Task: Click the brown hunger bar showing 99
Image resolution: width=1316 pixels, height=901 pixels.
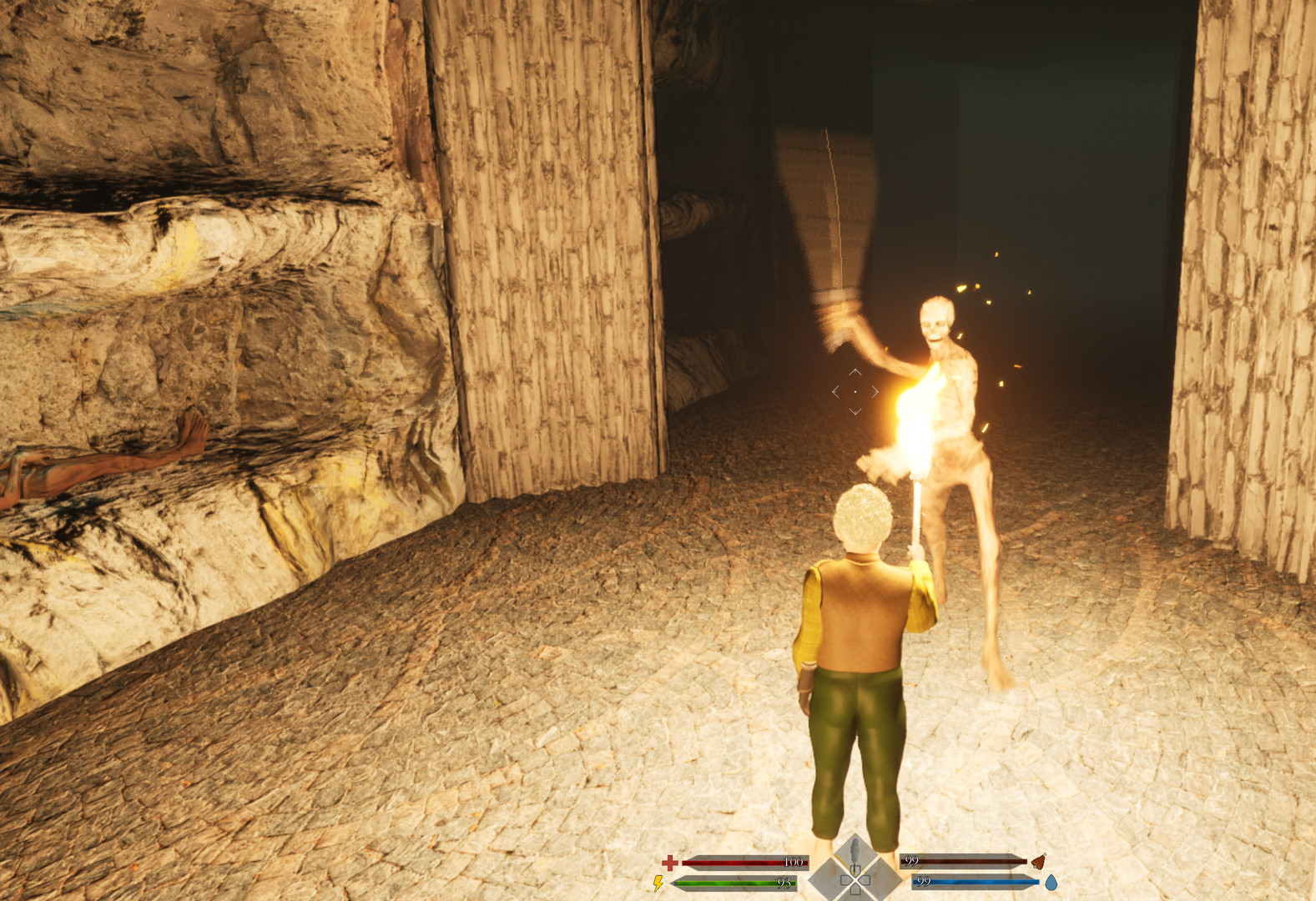Action: [965, 861]
